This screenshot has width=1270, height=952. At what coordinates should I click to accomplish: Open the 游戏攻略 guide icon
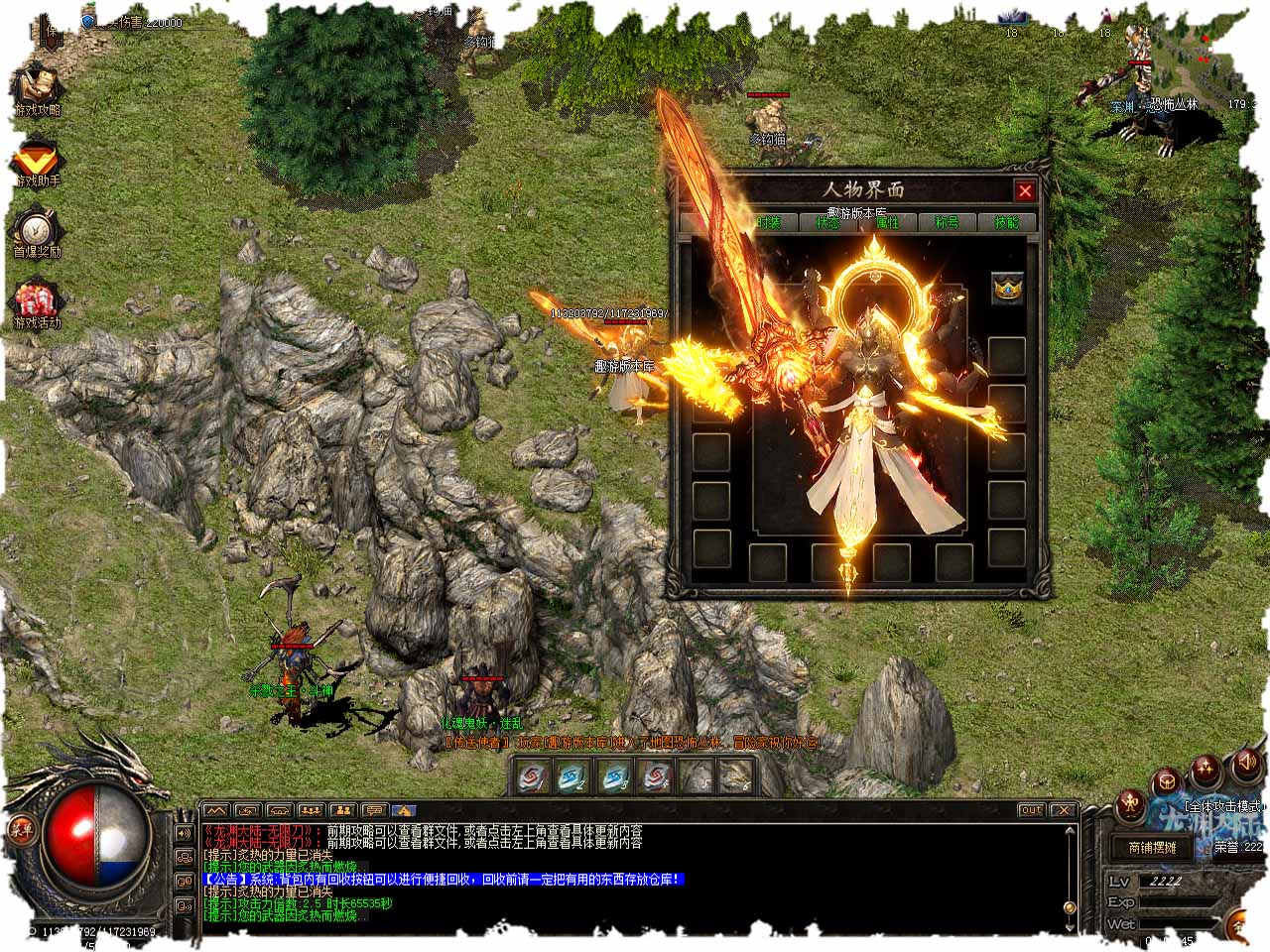pyautogui.click(x=37, y=90)
